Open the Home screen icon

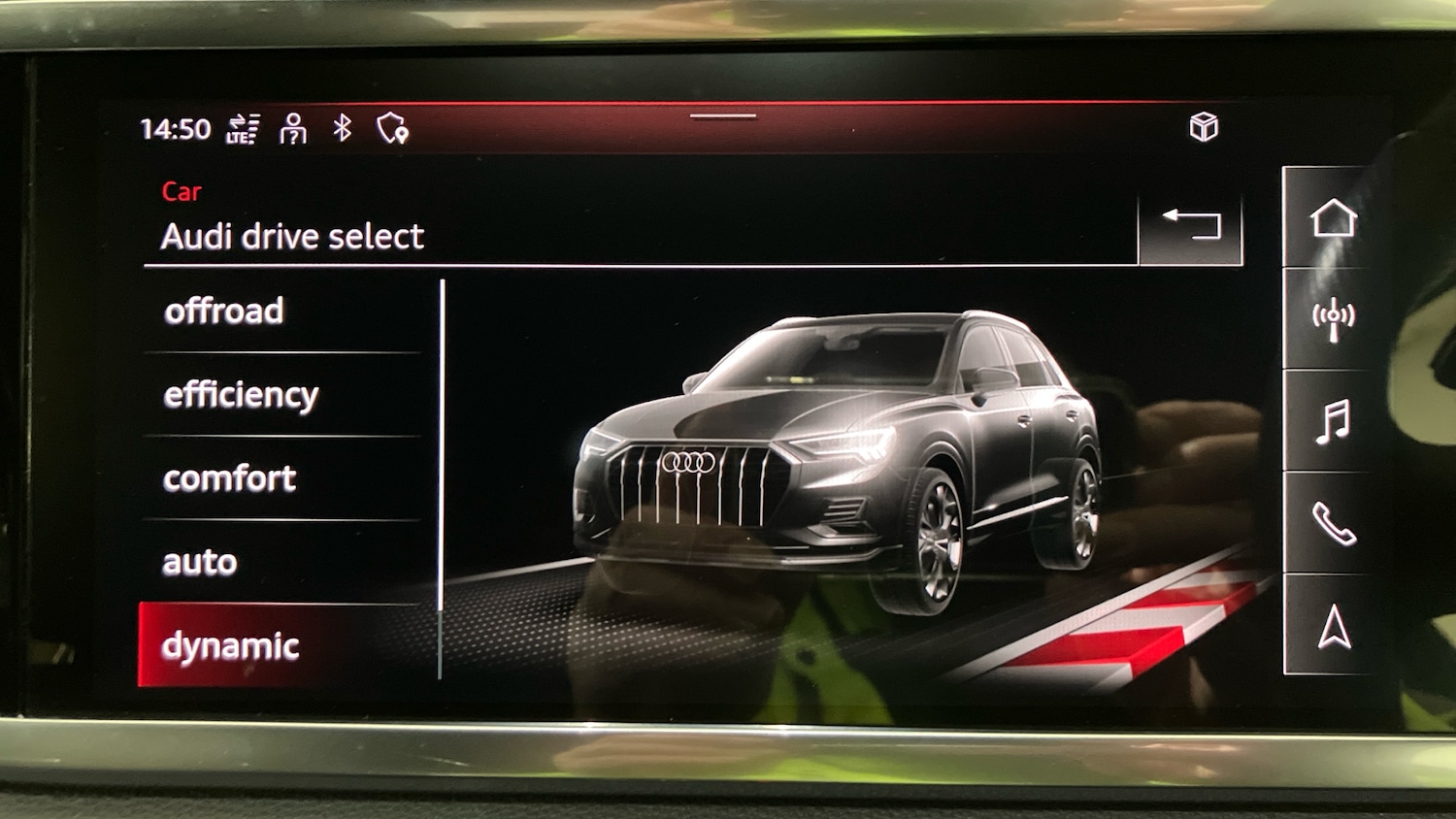coord(1334,220)
